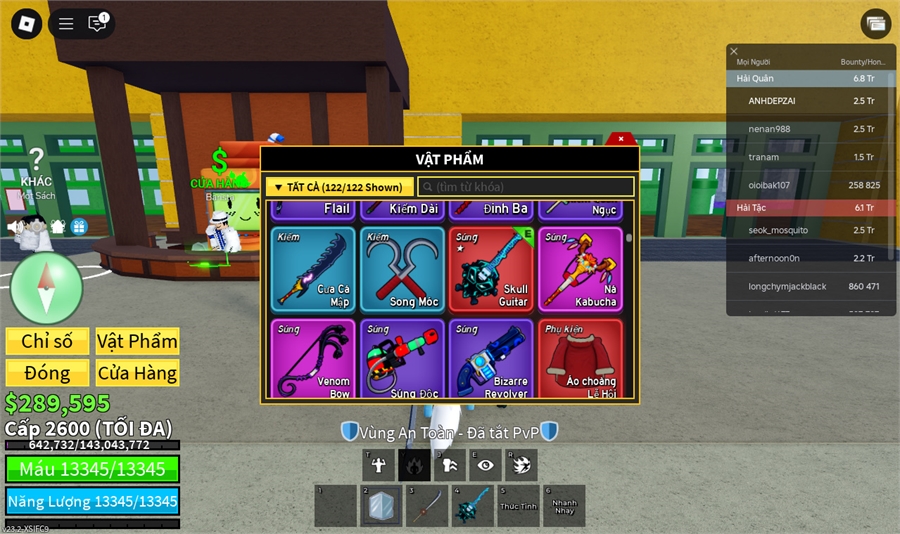Equip the ice cube in hotbar slot 2
The image size is (900, 534).
pos(382,506)
